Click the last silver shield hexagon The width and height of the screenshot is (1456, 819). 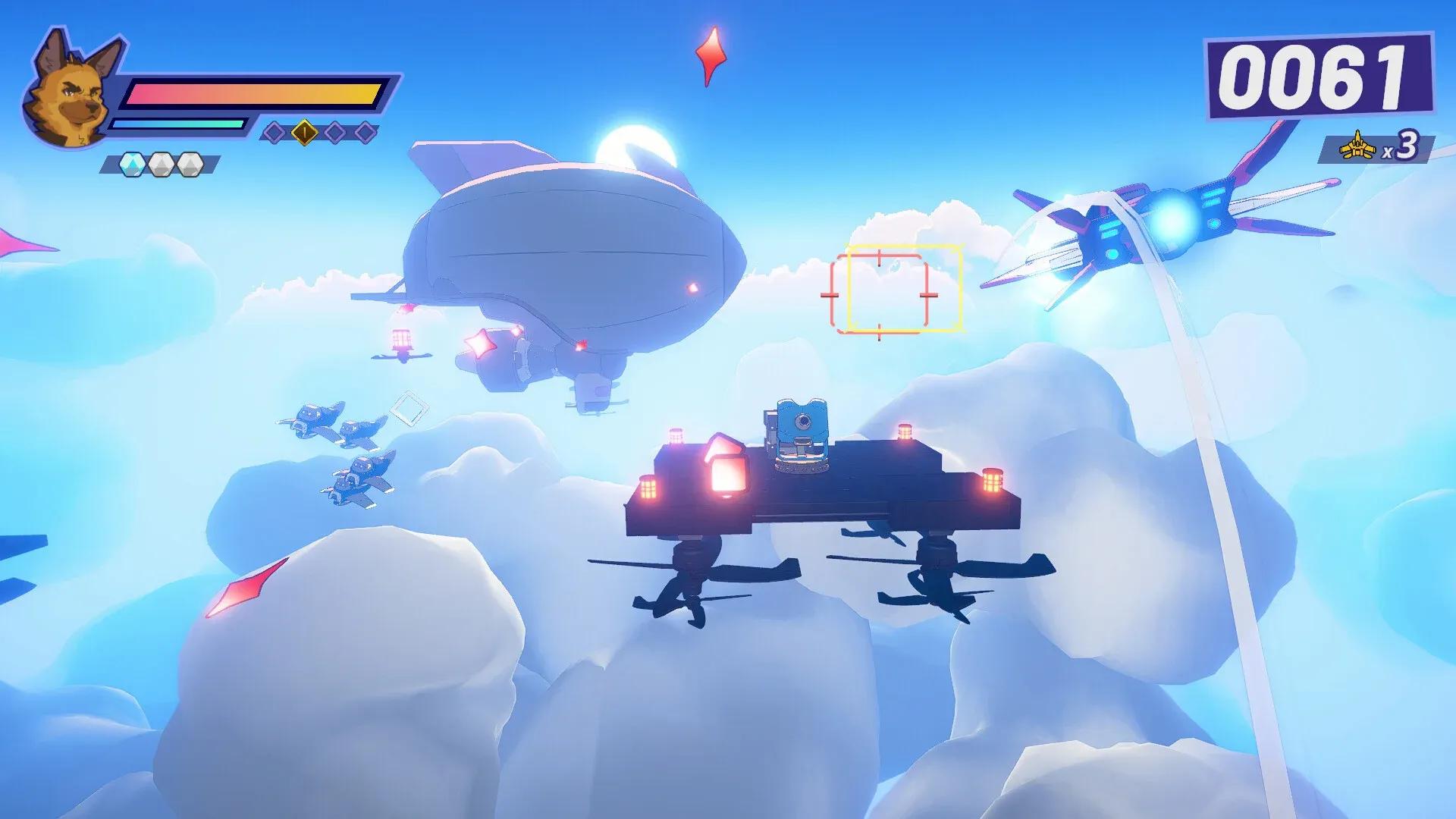click(x=190, y=165)
